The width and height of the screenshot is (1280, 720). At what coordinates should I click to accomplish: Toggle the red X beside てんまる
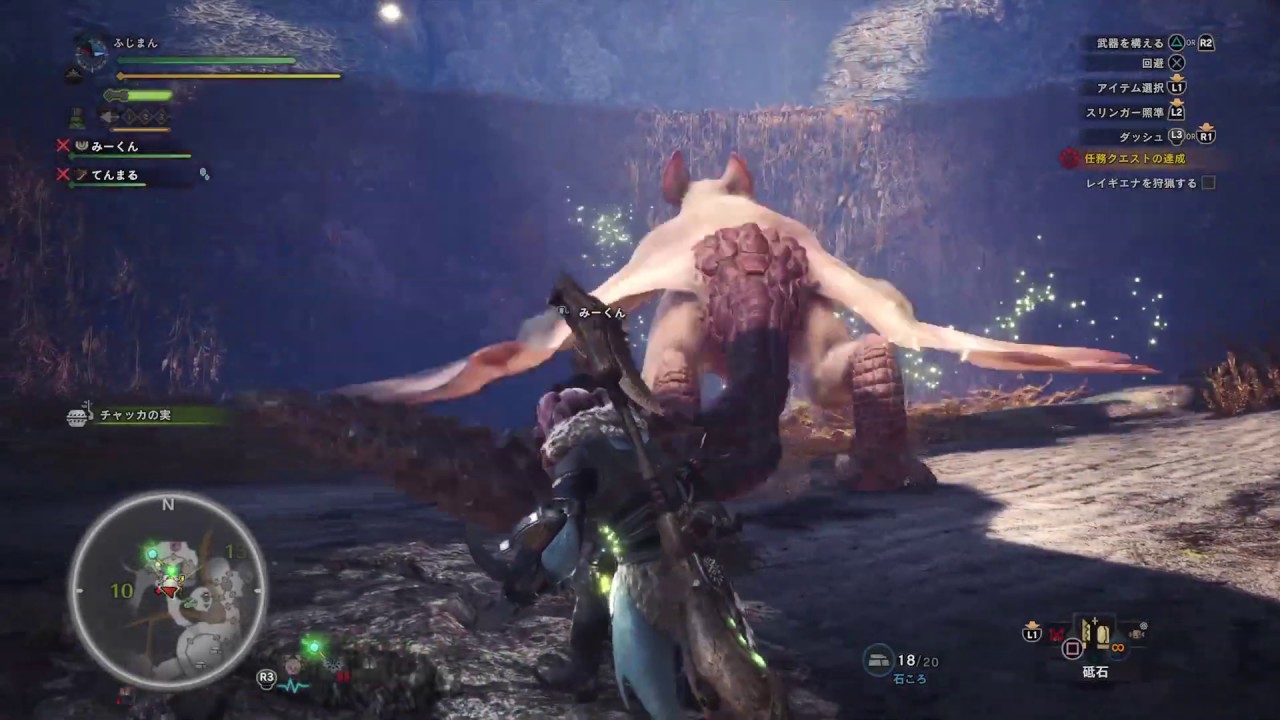(x=64, y=174)
